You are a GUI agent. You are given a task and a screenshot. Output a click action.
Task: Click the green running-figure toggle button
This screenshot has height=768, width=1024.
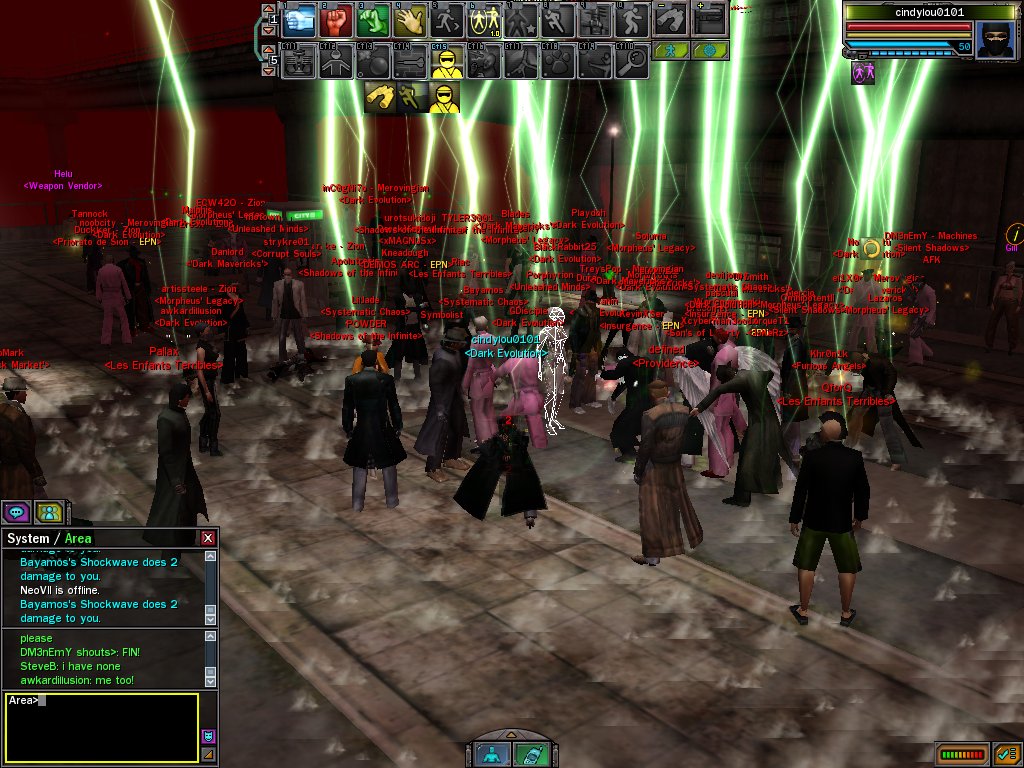(x=672, y=50)
